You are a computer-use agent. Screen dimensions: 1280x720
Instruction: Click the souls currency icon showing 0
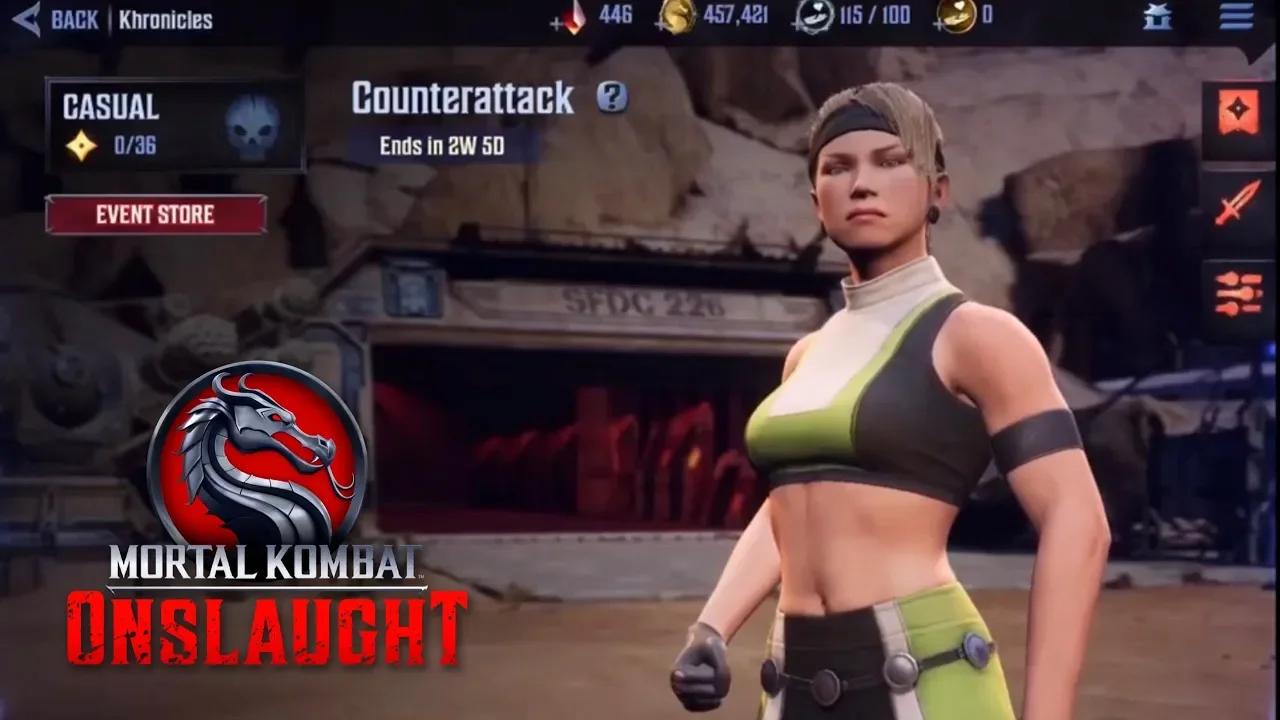[x=955, y=15]
